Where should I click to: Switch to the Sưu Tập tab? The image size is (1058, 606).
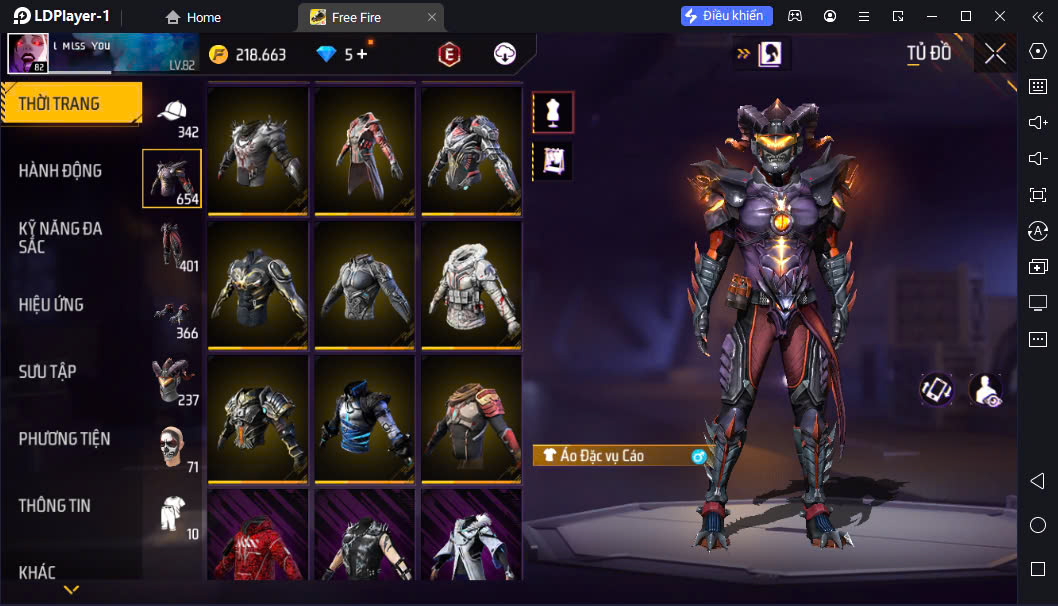[x=47, y=372]
